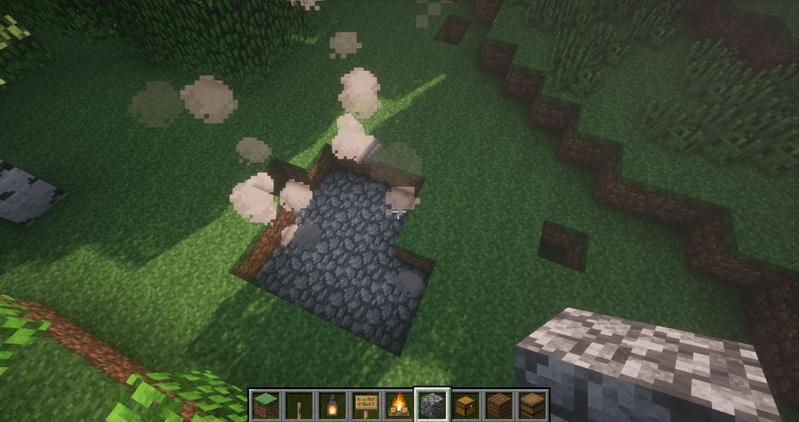Pick the campfire hotbar slot
This screenshot has width=799, height=422.
[399, 405]
